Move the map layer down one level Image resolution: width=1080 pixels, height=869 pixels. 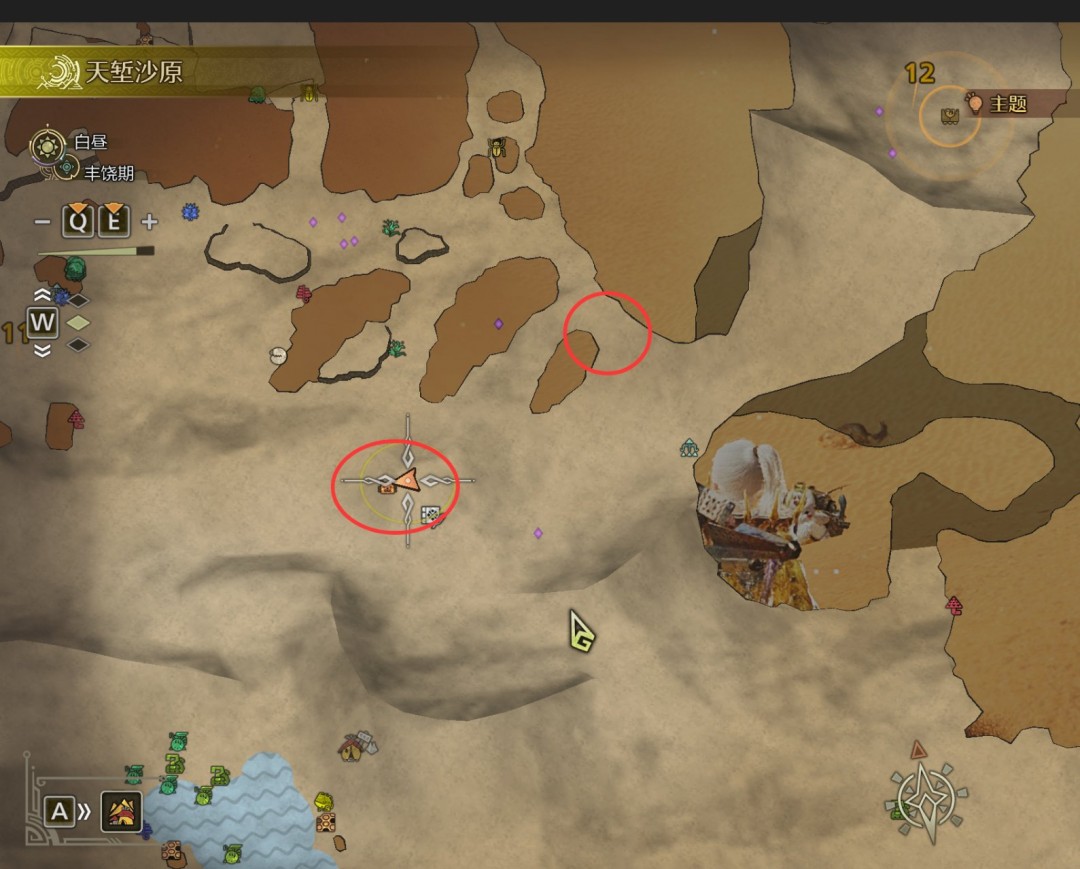(42, 350)
